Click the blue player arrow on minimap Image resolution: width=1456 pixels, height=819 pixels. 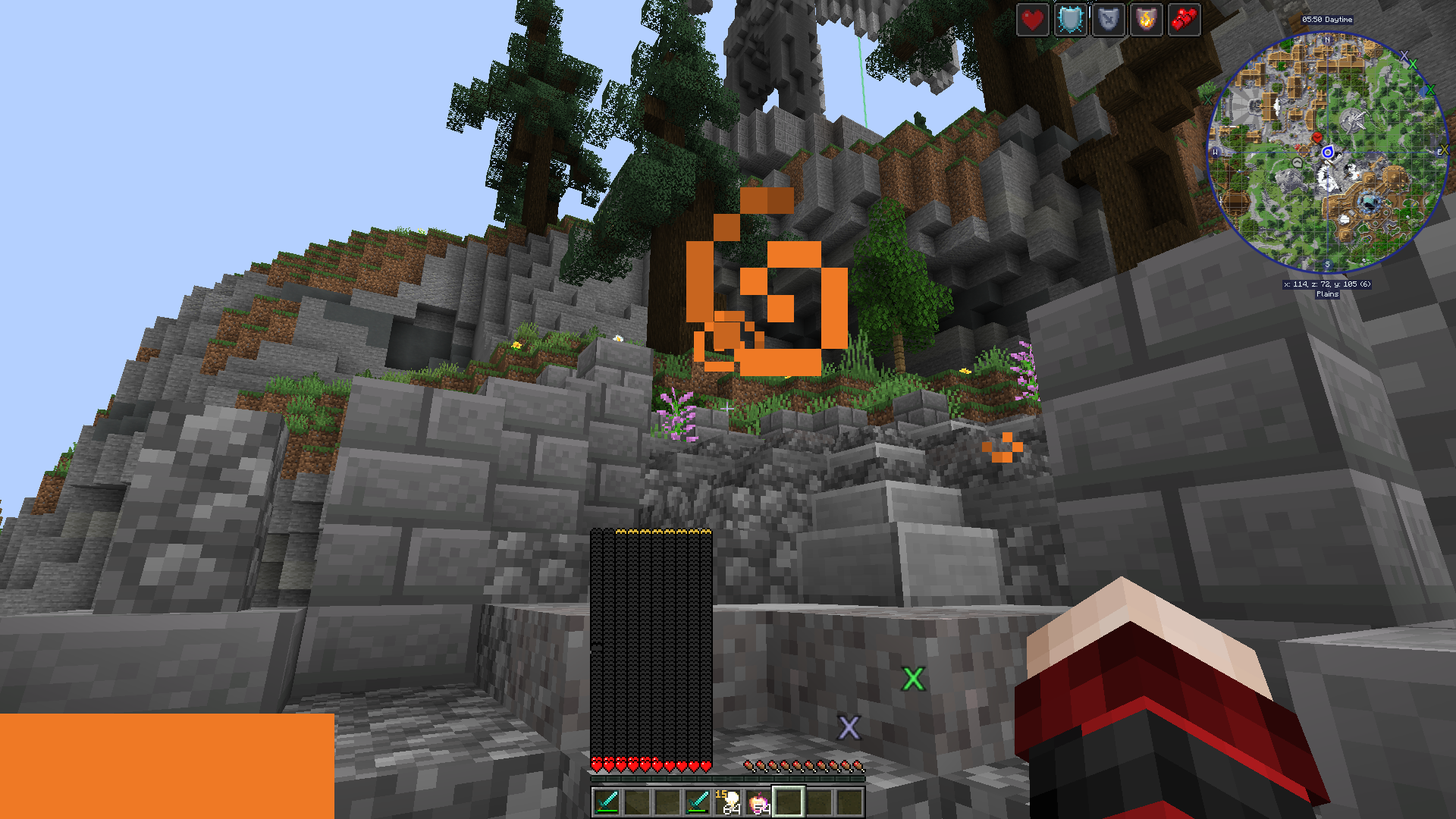(1328, 152)
